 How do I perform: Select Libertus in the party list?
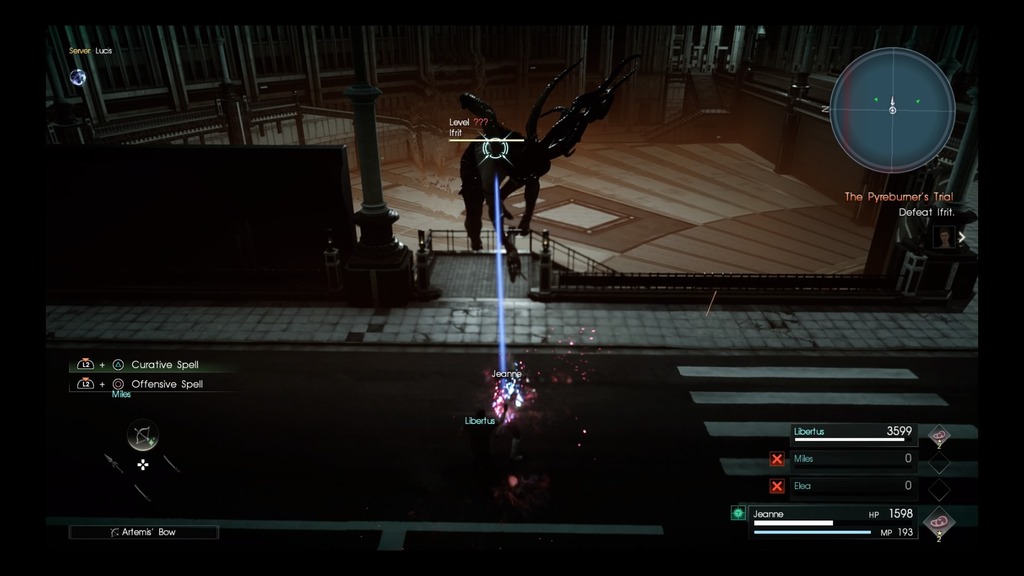click(x=852, y=433)
